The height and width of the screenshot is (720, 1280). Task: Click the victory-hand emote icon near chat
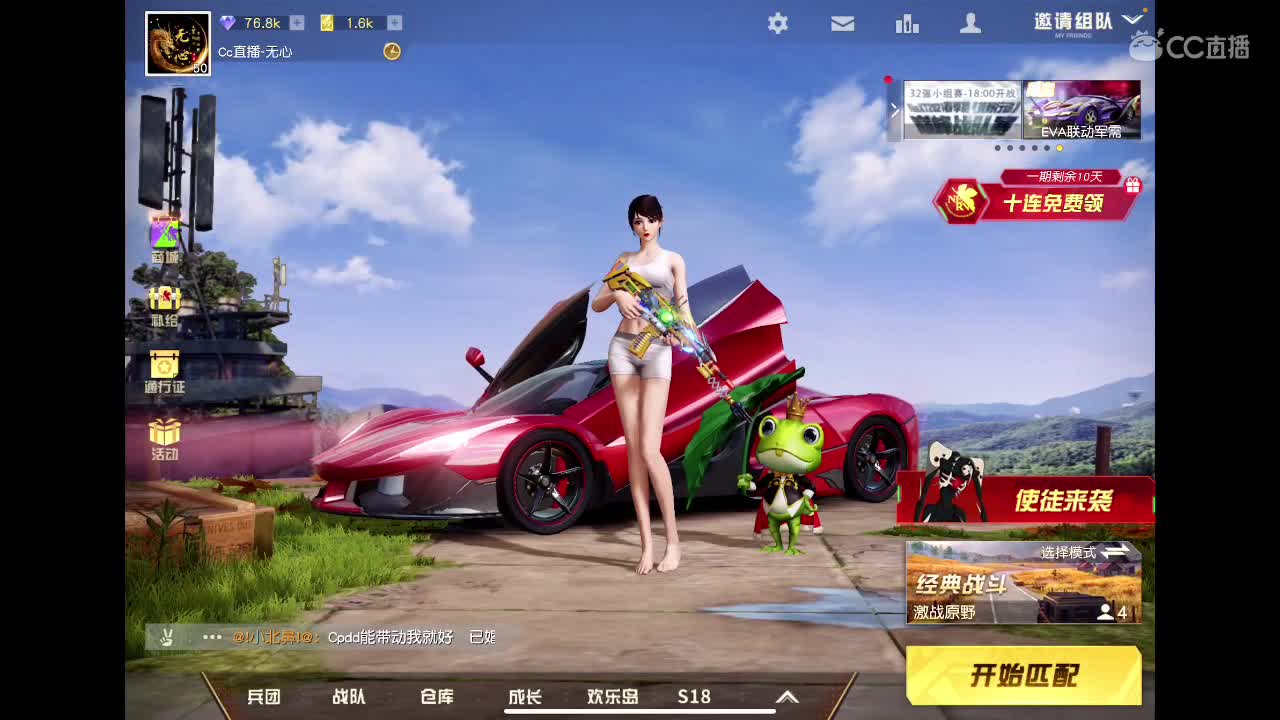(x=168, y=637)
